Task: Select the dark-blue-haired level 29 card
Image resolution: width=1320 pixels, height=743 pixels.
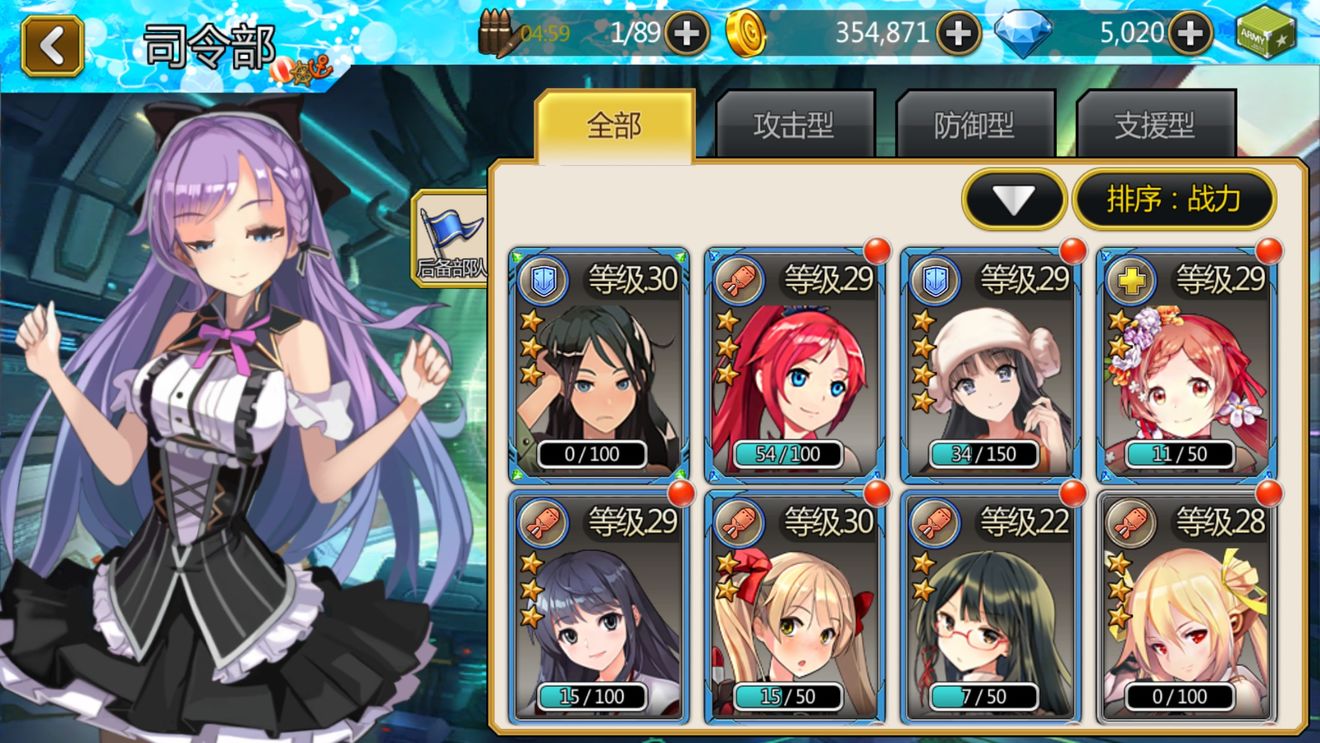Action: pyautogui.click(x=598, y=607)
